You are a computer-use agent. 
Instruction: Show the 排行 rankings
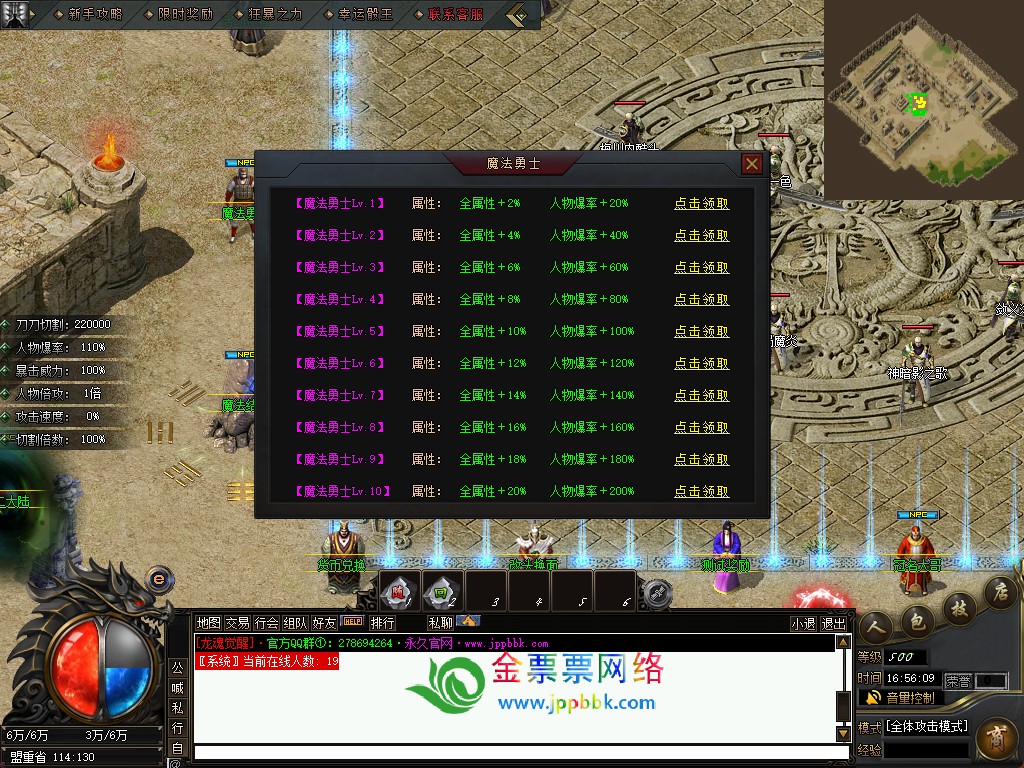382,623
